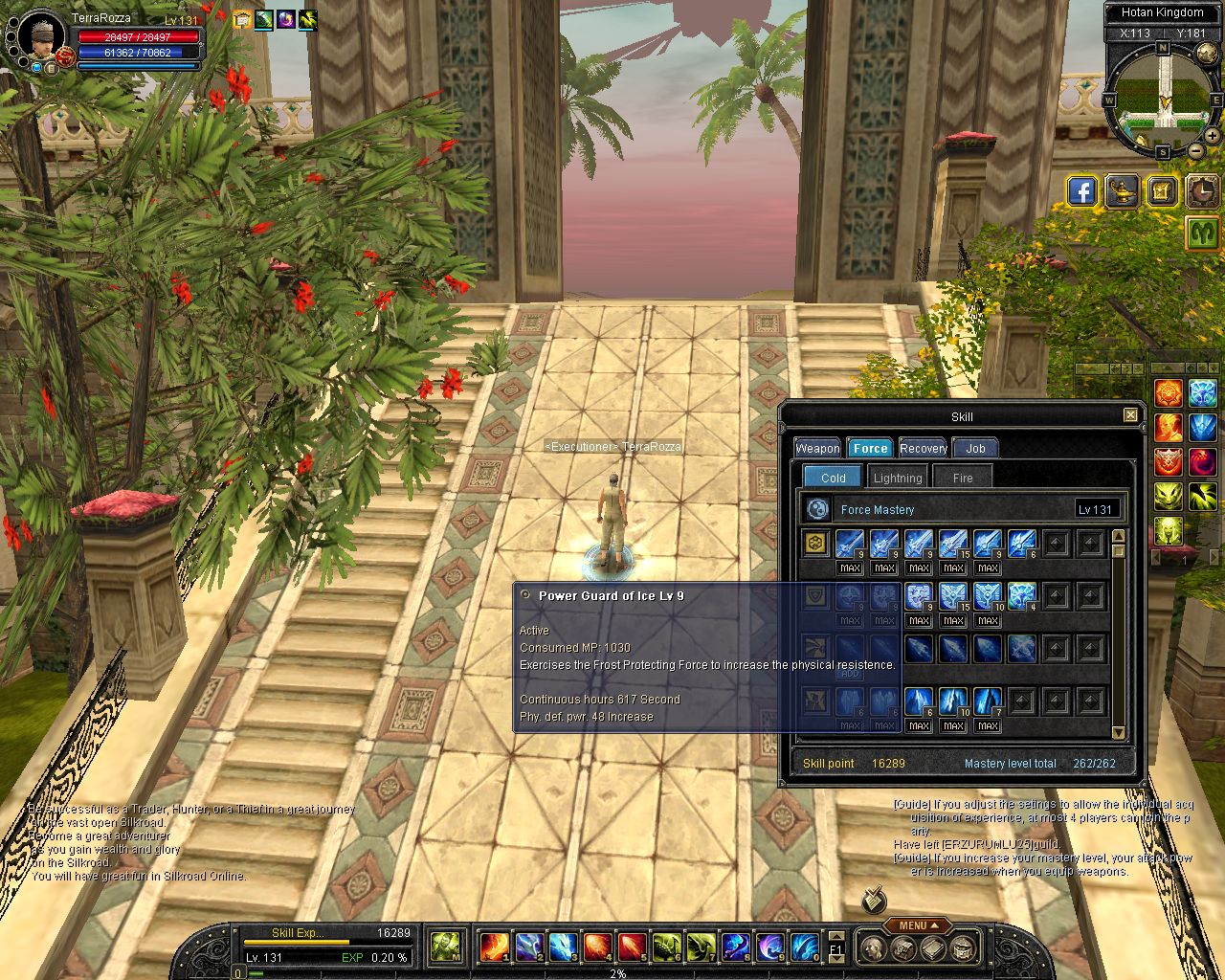Switch to the Weapon skill tab
This screenshot has width=1225, height=980.
(x=817, y=448)
